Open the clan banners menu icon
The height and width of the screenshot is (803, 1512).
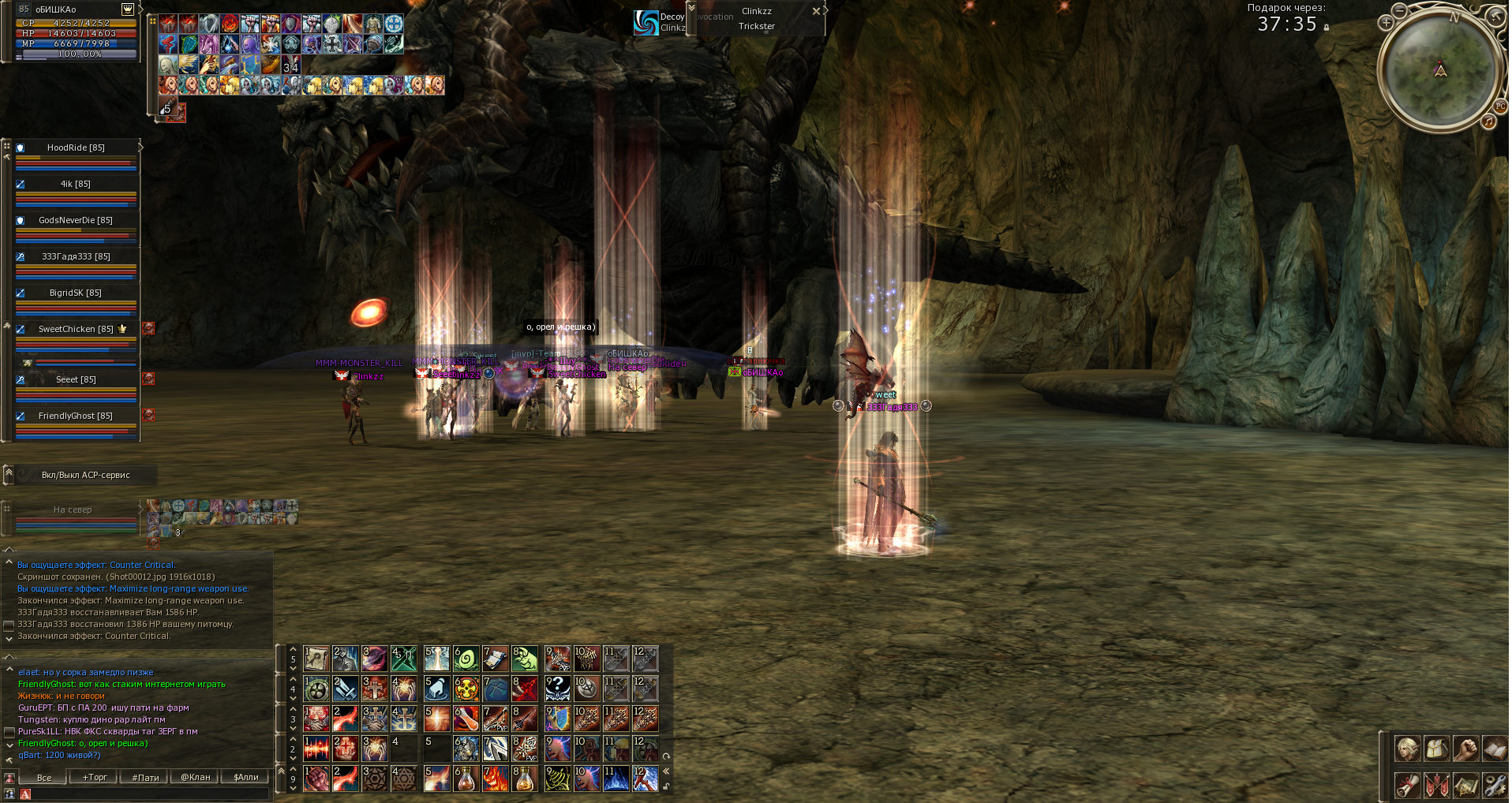(1436, 785)
